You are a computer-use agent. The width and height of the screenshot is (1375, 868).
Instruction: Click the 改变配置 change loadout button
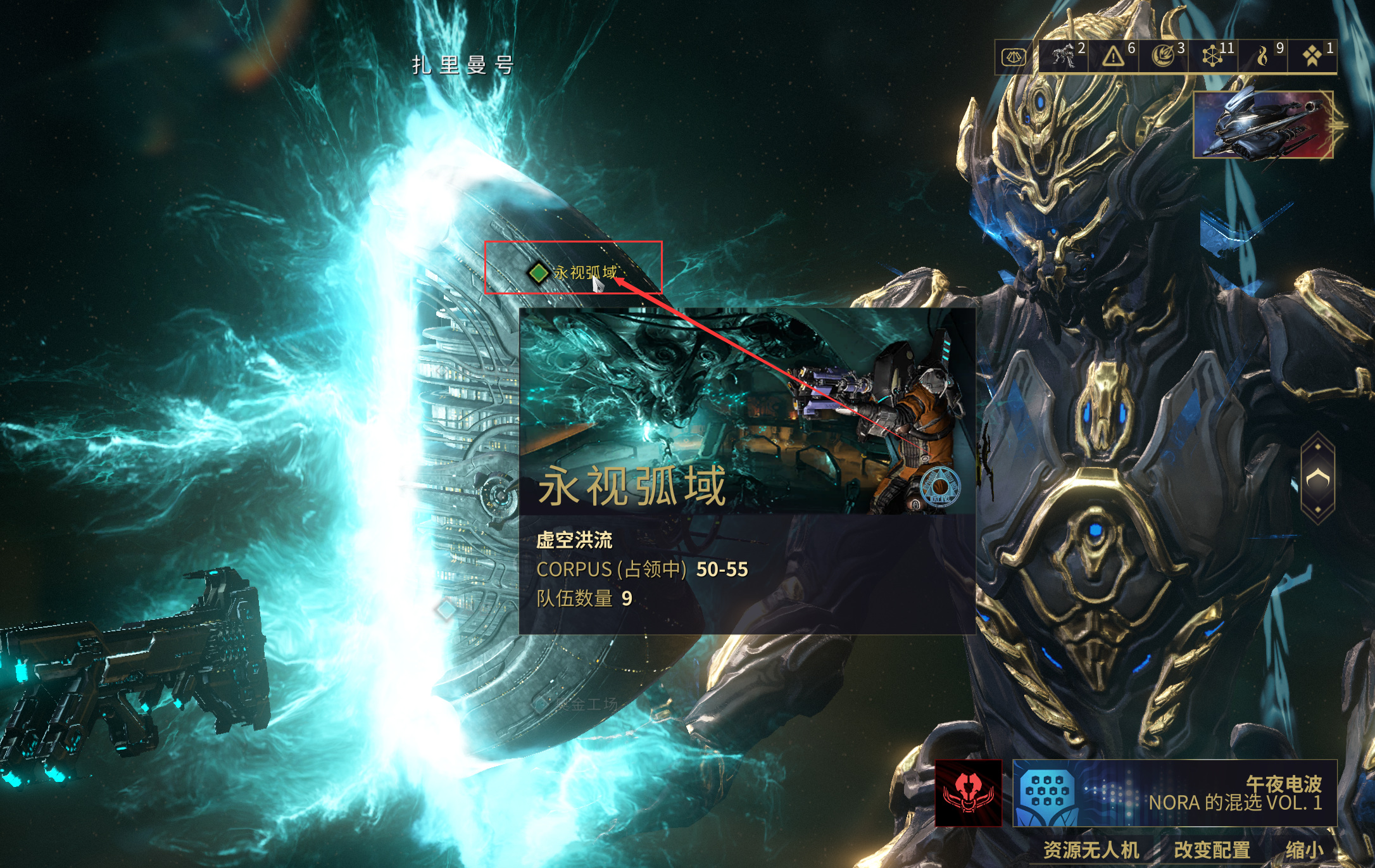pos(1212,850)
